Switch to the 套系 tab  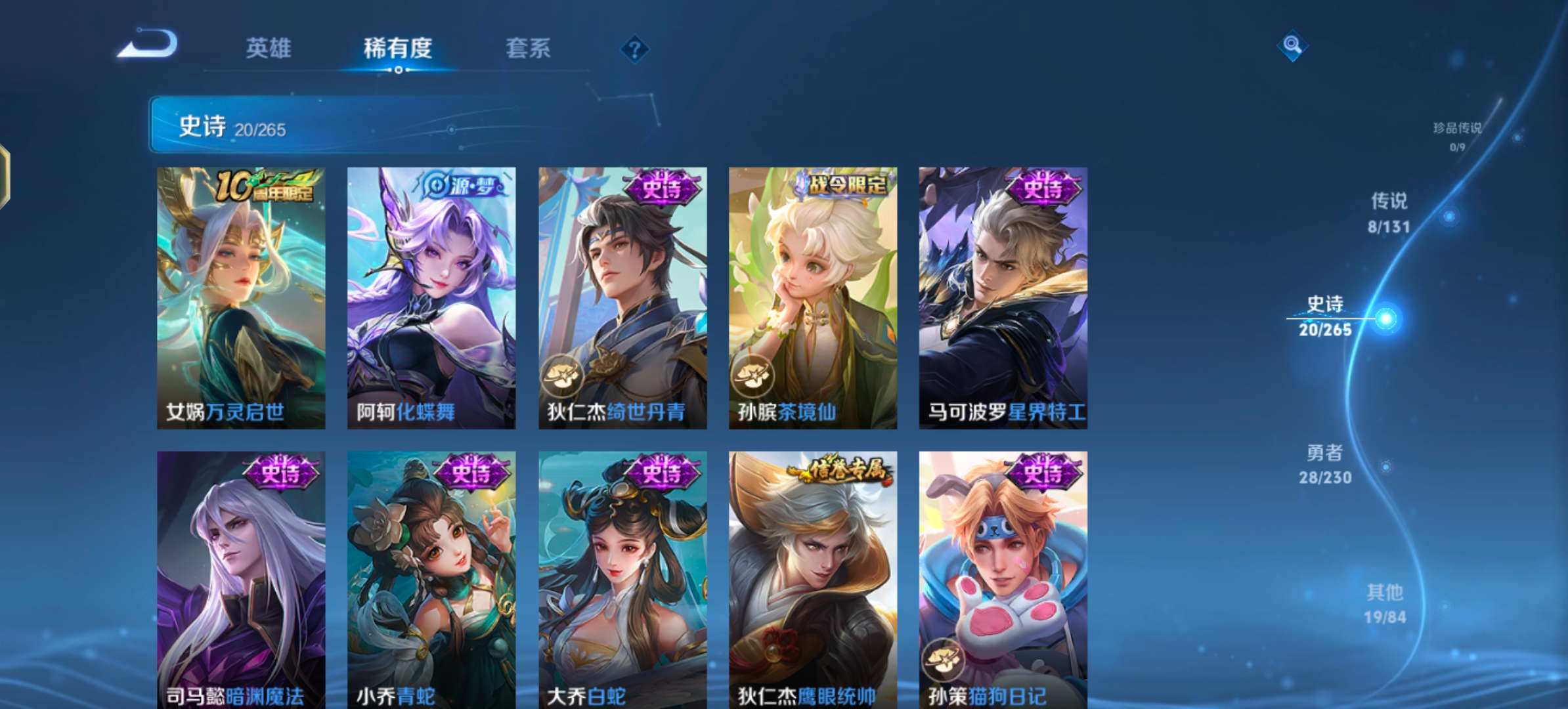tap(530, 48)
